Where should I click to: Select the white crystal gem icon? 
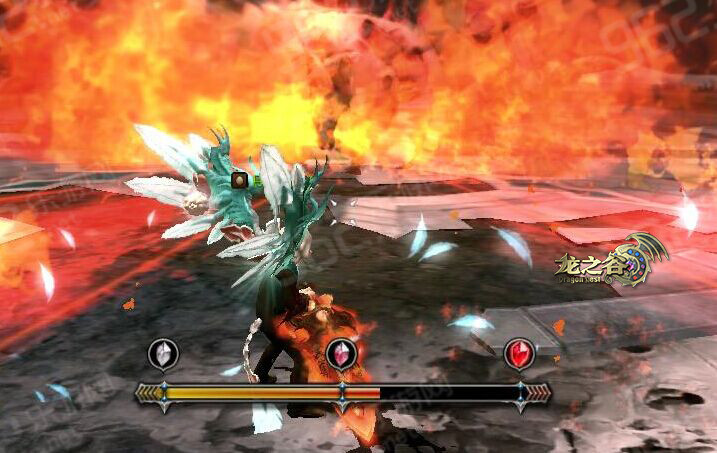click(163, 353)
